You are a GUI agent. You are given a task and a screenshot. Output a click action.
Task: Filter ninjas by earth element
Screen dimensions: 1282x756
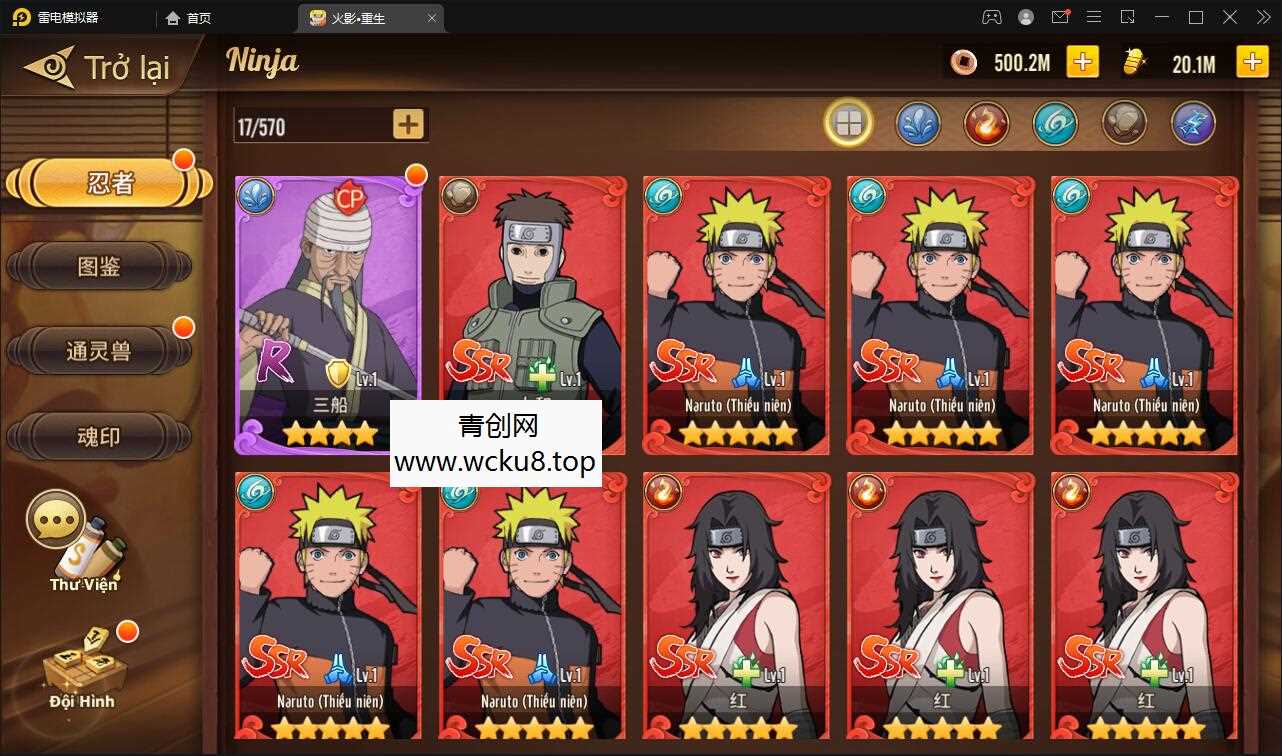1124,124
